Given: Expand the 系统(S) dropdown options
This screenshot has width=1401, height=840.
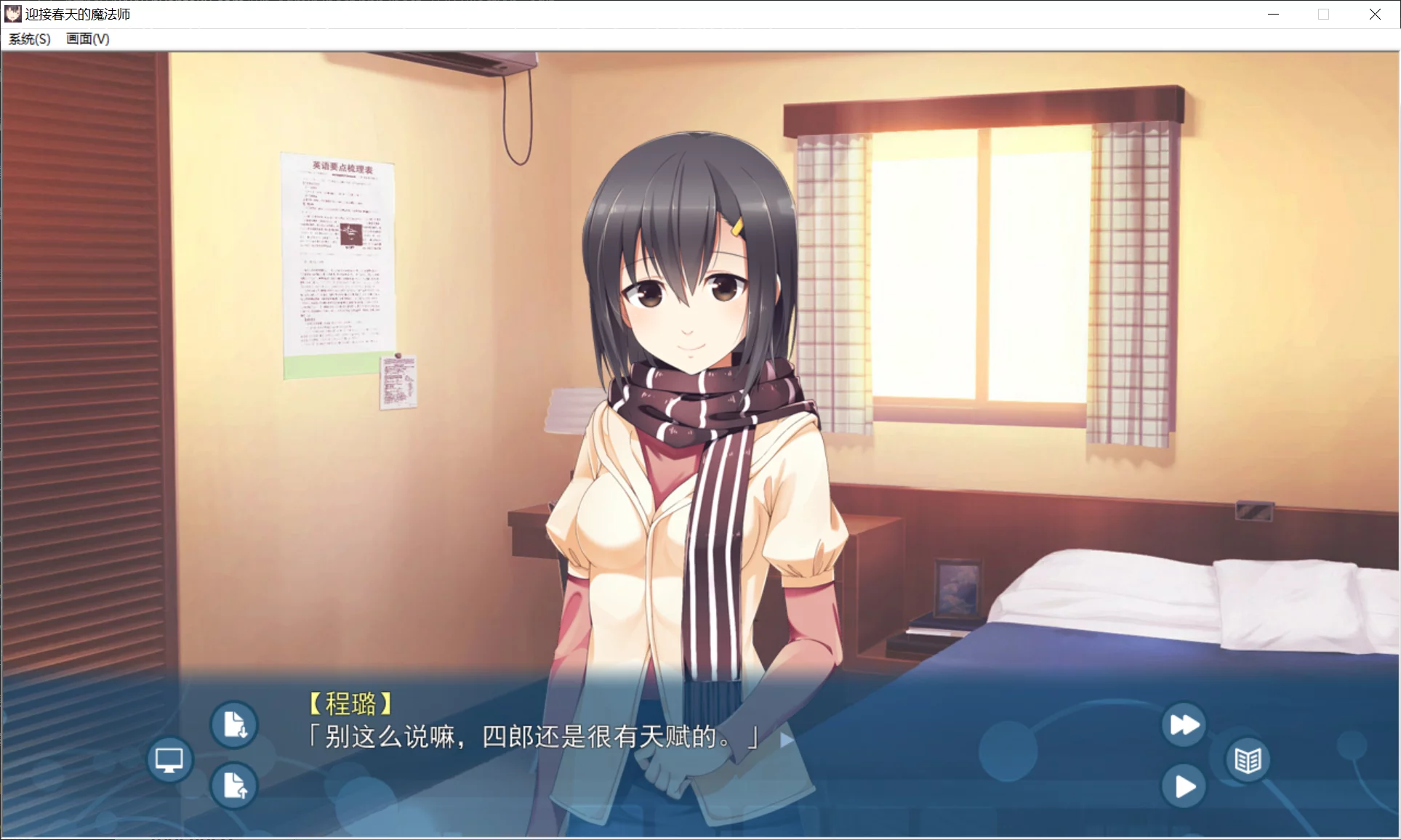Looking at the screenshot, I should pyautogui.click(x=29, y=39).
